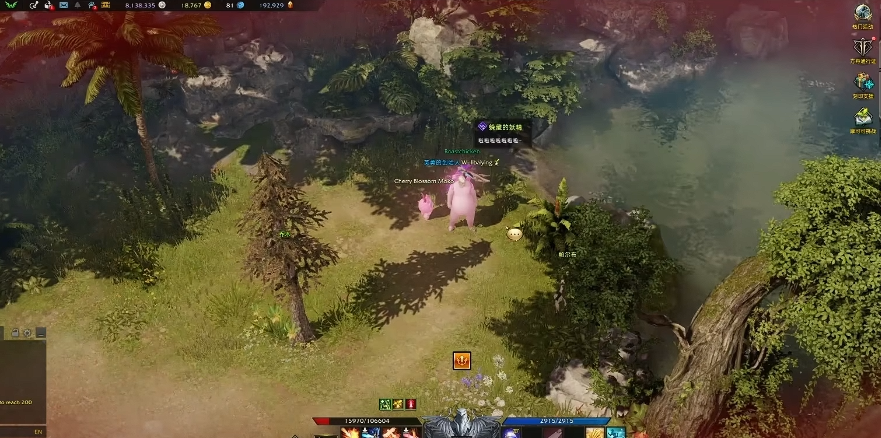Open the globe event icon
The image size is (881, 438).
pyautogui.click(x=862, y=13)
